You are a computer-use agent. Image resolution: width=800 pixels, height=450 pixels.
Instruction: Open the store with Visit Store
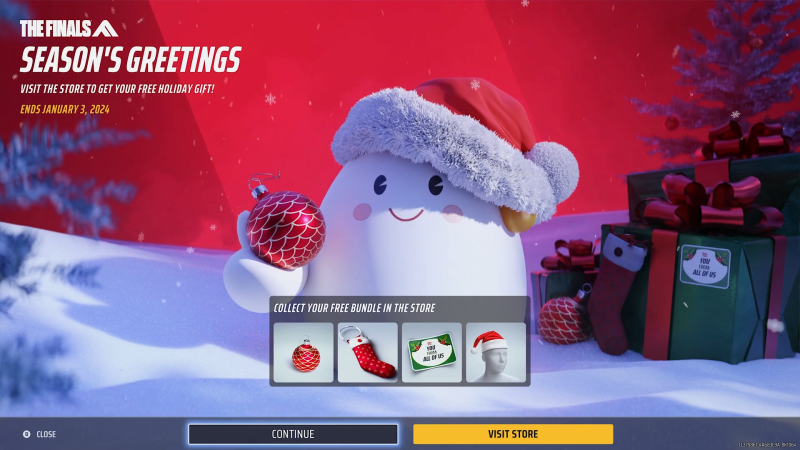[x=513, y=434]
